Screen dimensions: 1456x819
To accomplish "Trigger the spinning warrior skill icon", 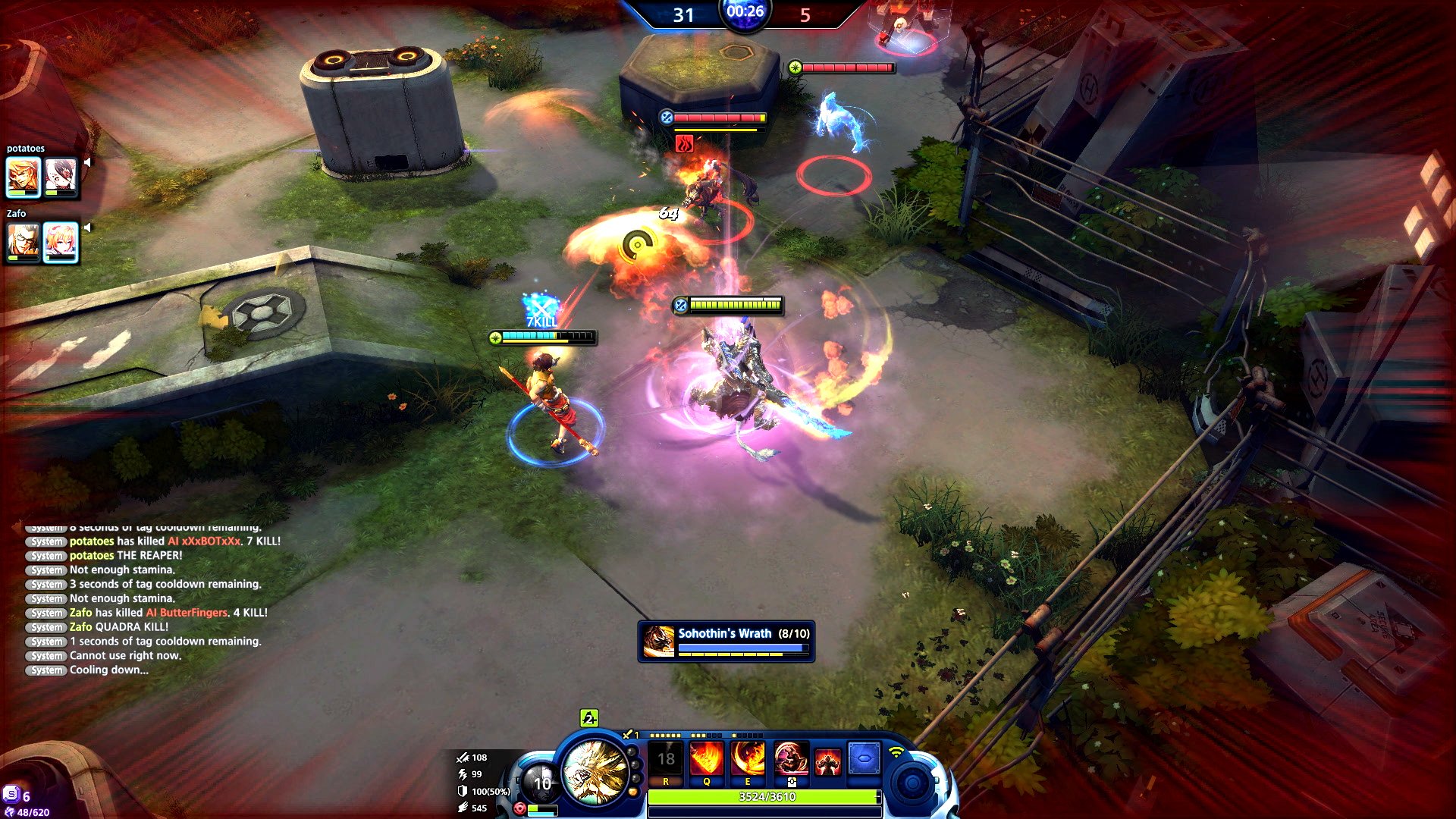I will [789, 759].
